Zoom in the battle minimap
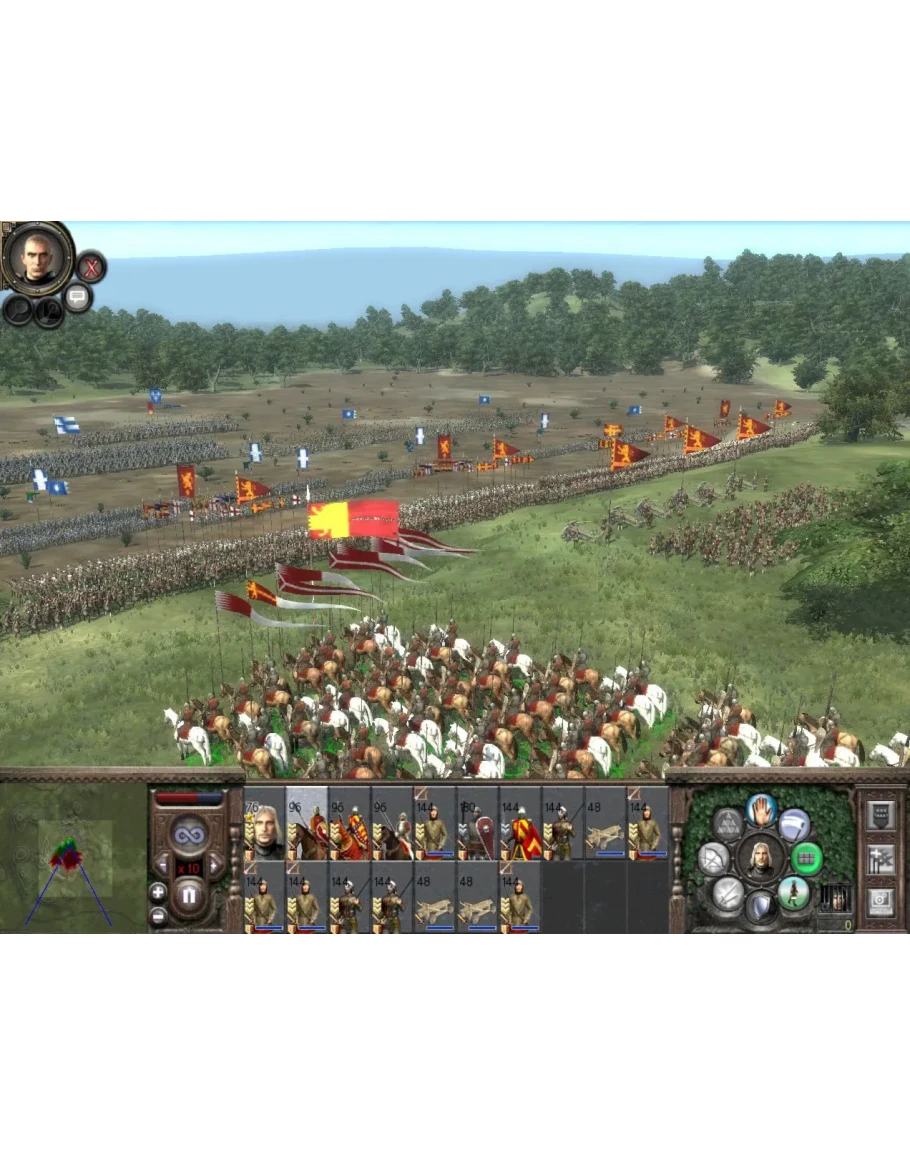This screenshot has height=1155, width=910. point(157,891)
